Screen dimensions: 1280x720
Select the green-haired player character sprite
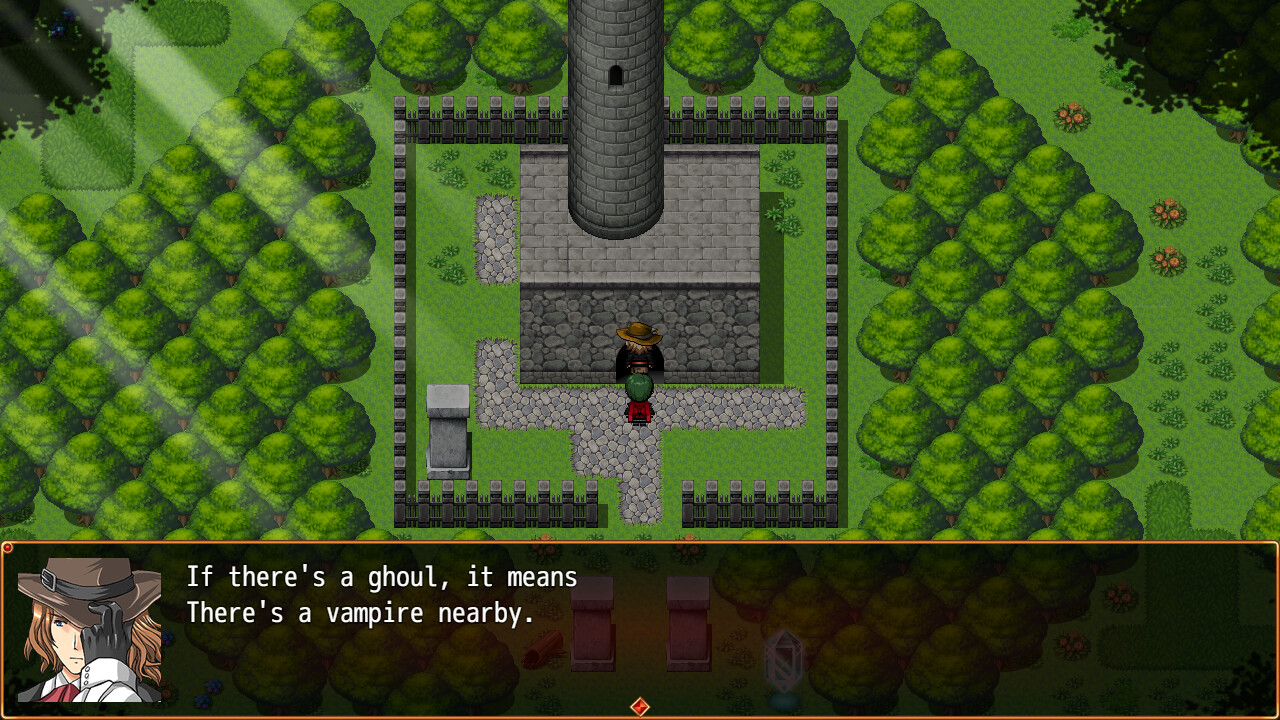(x=637, y=398)
